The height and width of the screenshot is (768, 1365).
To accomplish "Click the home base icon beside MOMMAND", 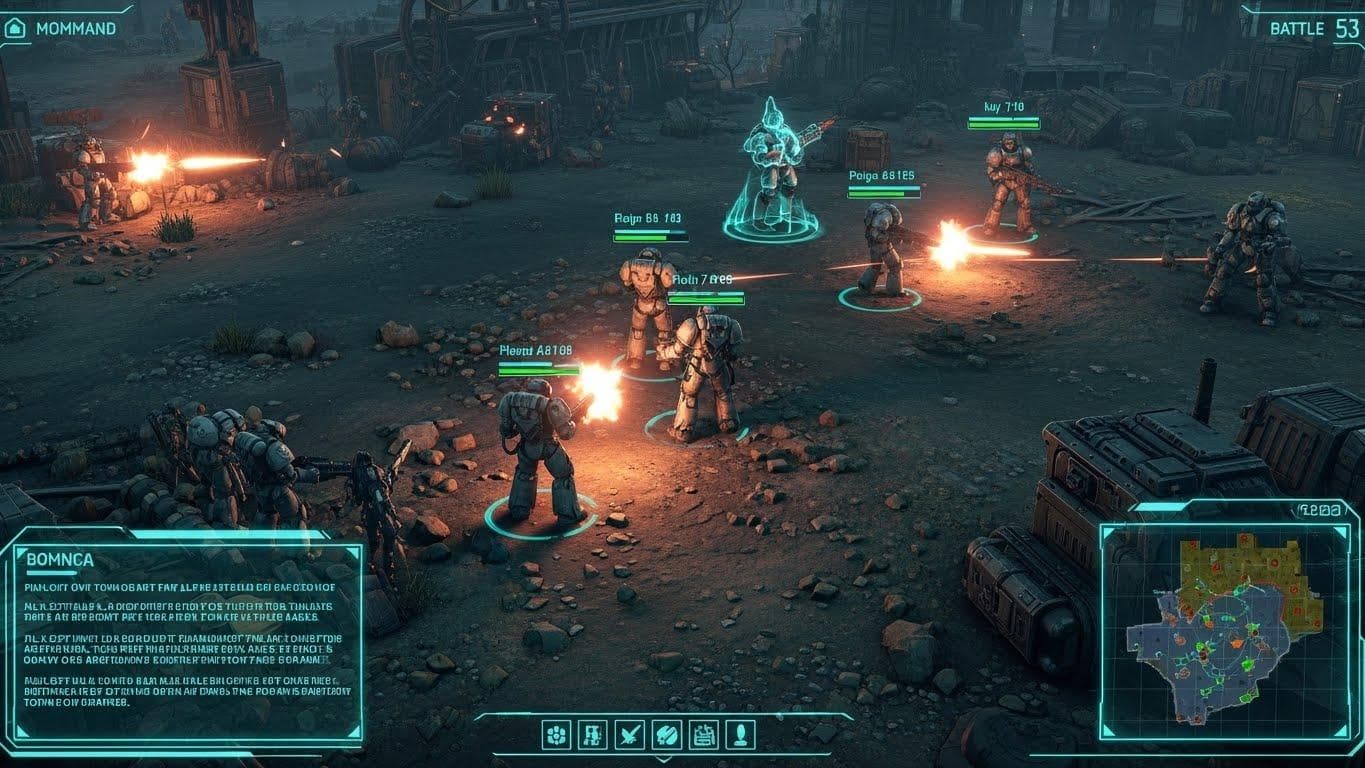I will (x=14, y=27).
